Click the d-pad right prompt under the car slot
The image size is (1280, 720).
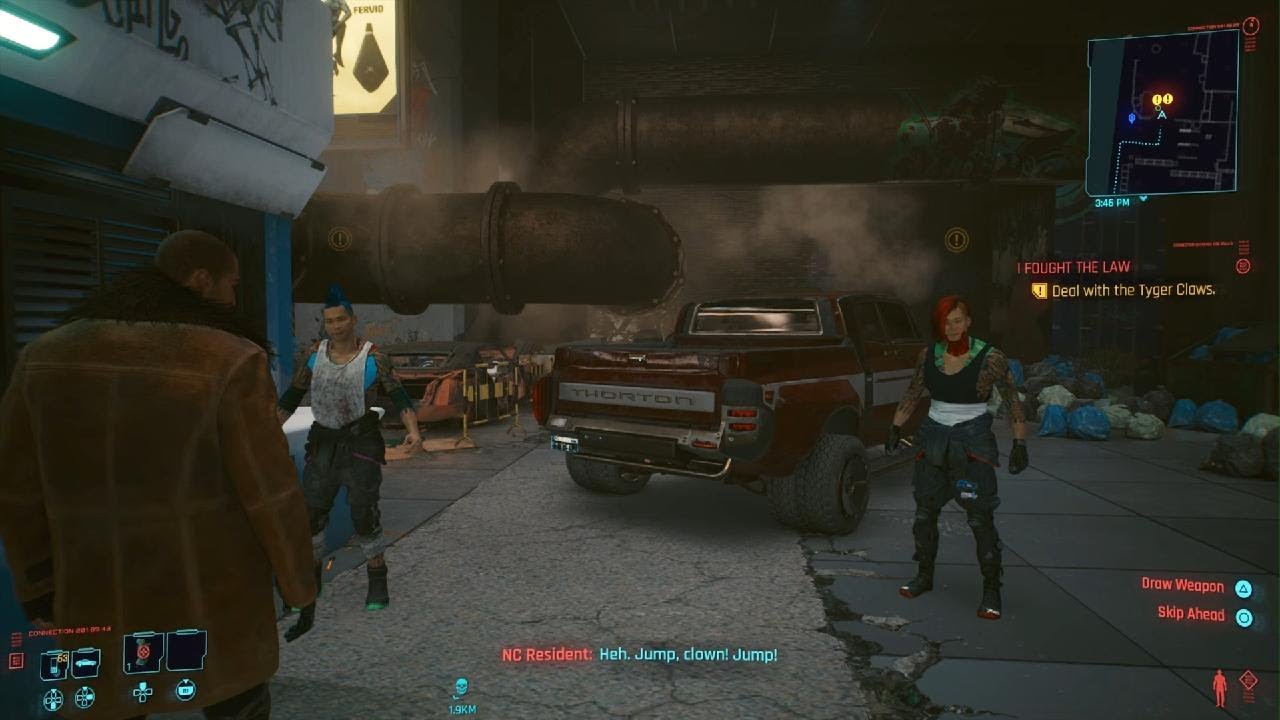click(x=85, y=696)
